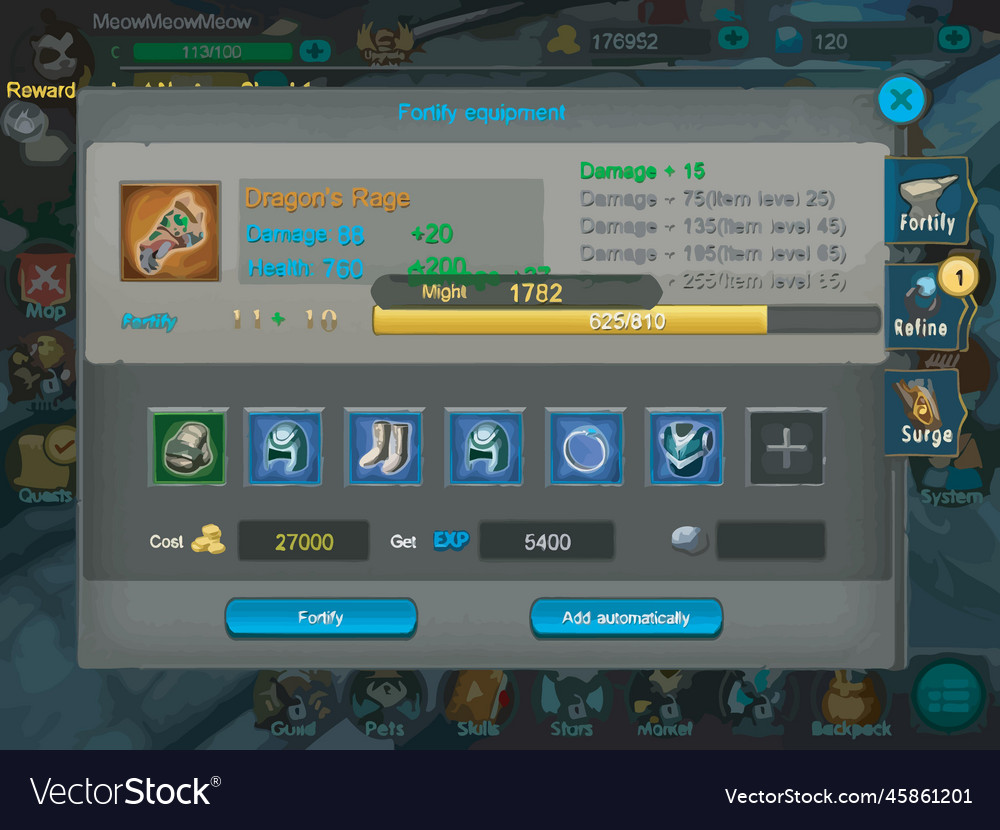
Task: Switch to the Fortify anvil tab
Action: 926,201
